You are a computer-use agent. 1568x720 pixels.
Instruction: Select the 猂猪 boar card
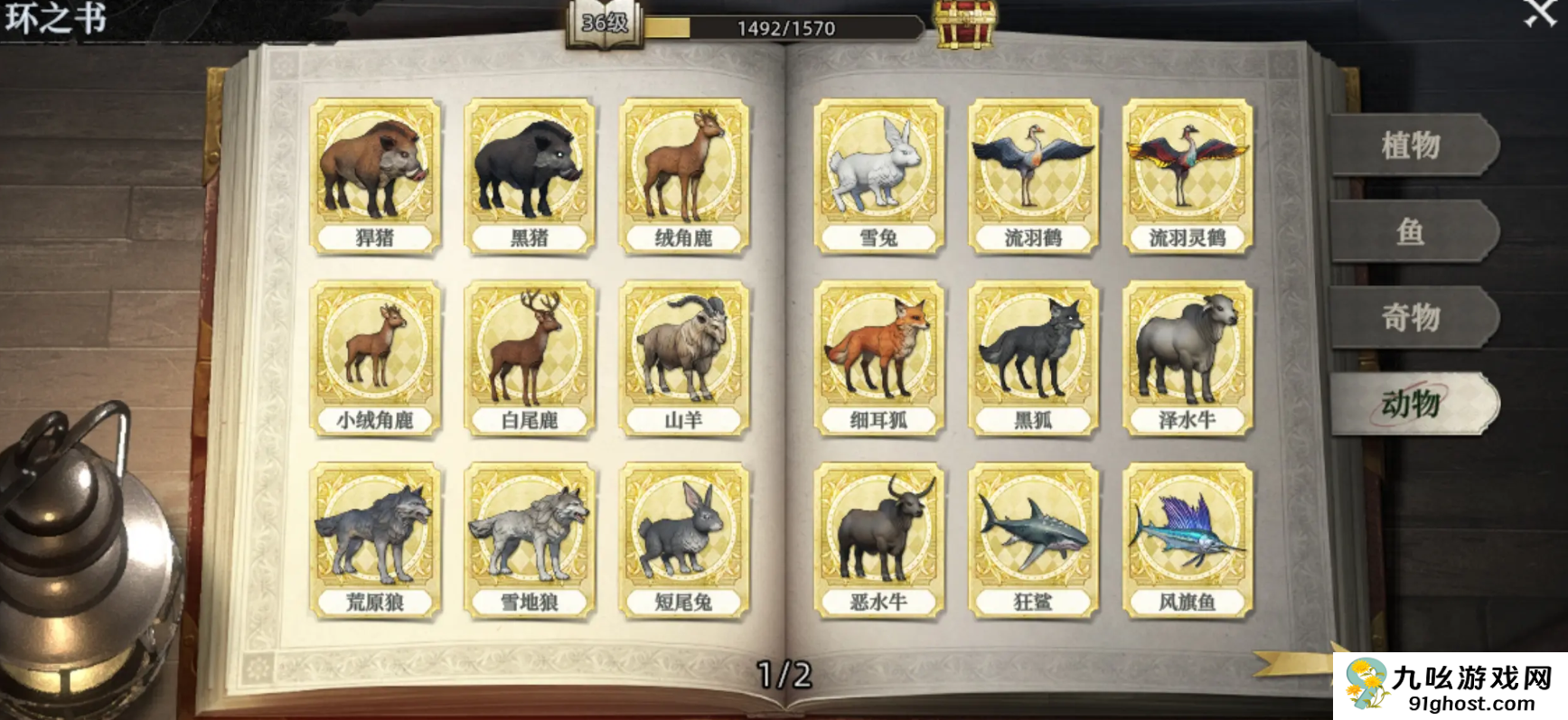click(x=375, y=176)
